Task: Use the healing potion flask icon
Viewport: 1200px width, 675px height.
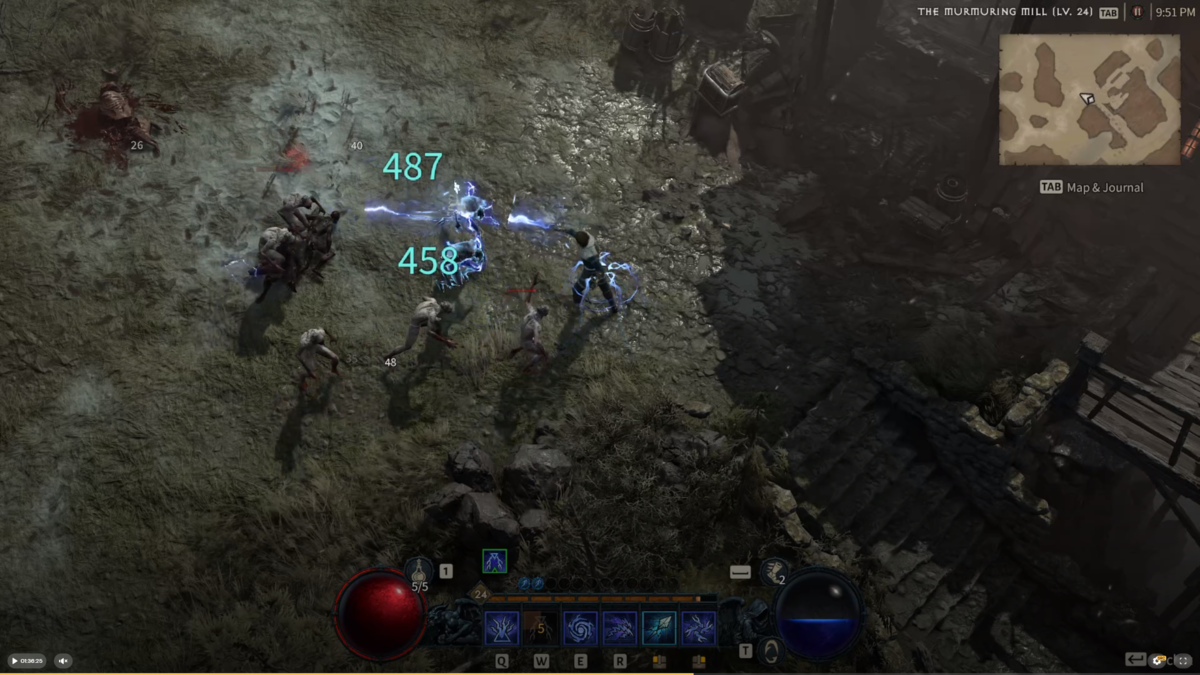Action: coord(419,572)
